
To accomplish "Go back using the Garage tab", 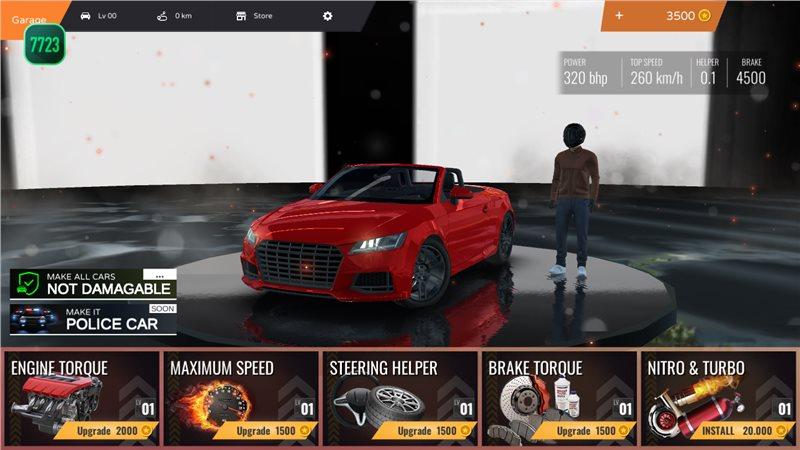I will coord(30,19).
